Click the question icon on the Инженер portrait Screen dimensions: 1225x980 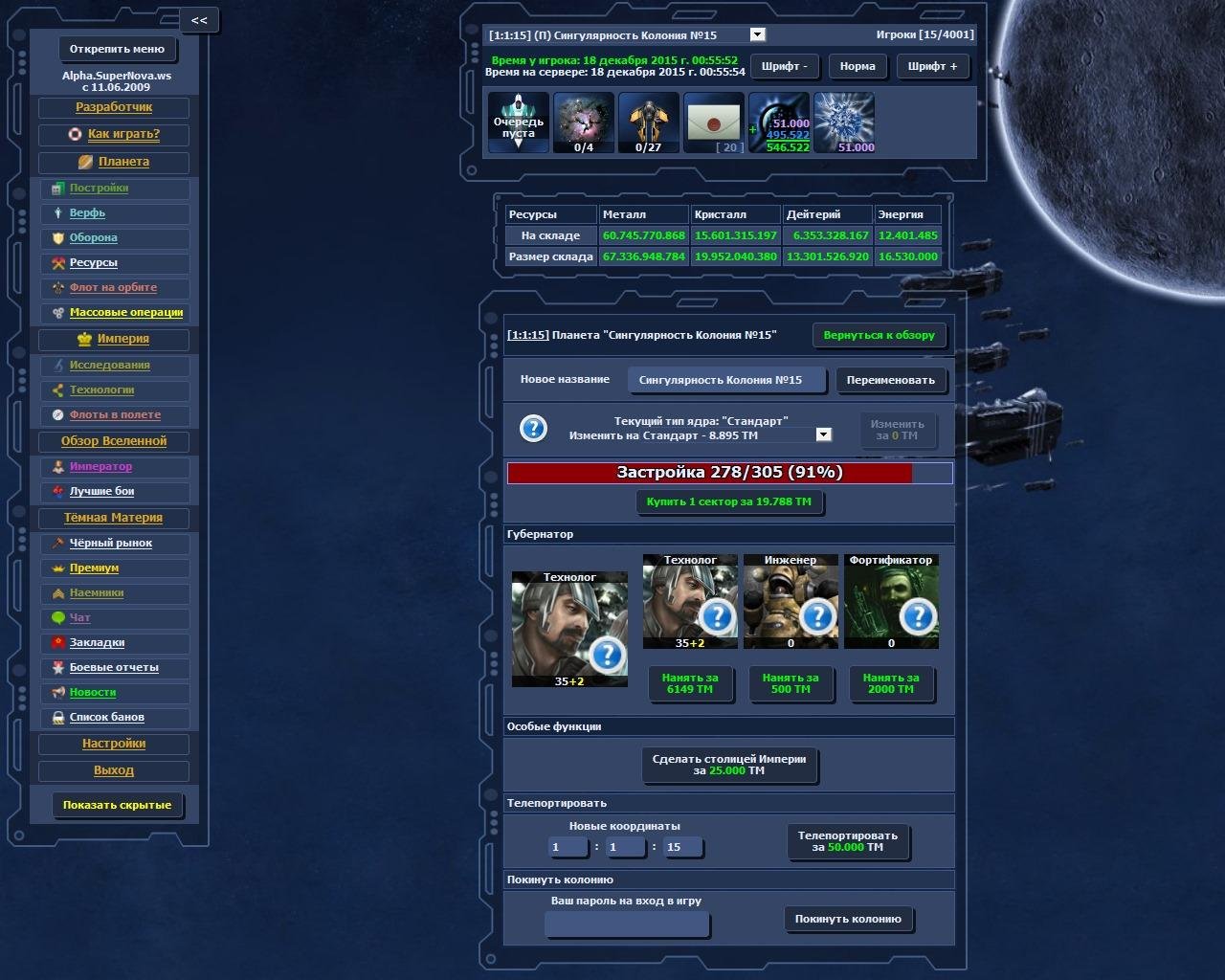(818, 617)
